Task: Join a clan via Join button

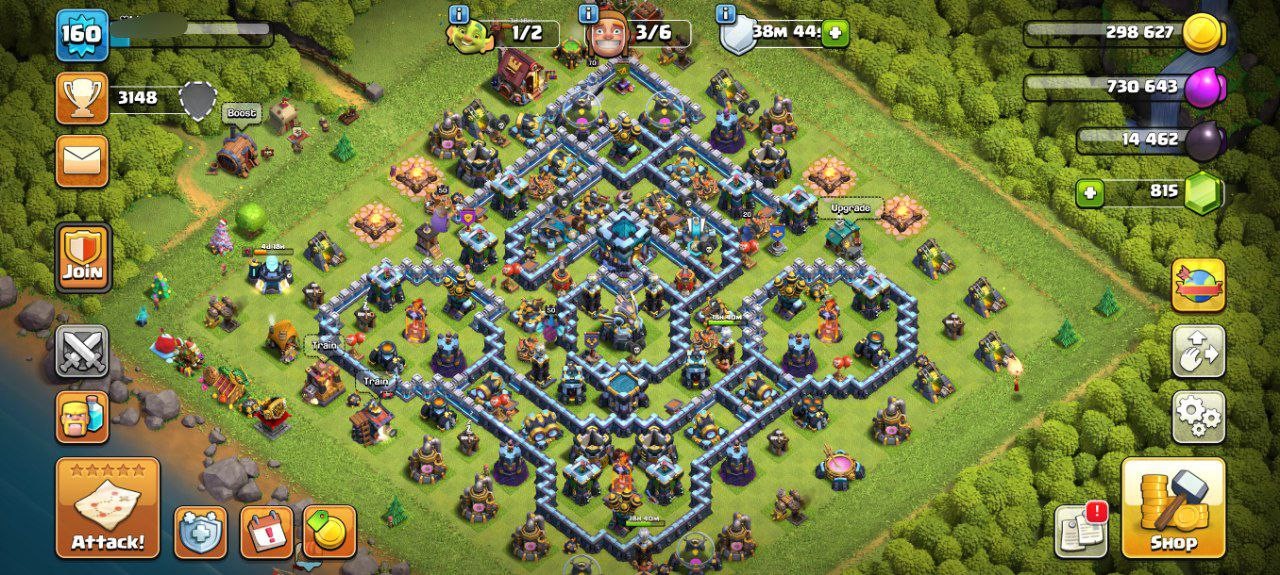Action: 83,258
